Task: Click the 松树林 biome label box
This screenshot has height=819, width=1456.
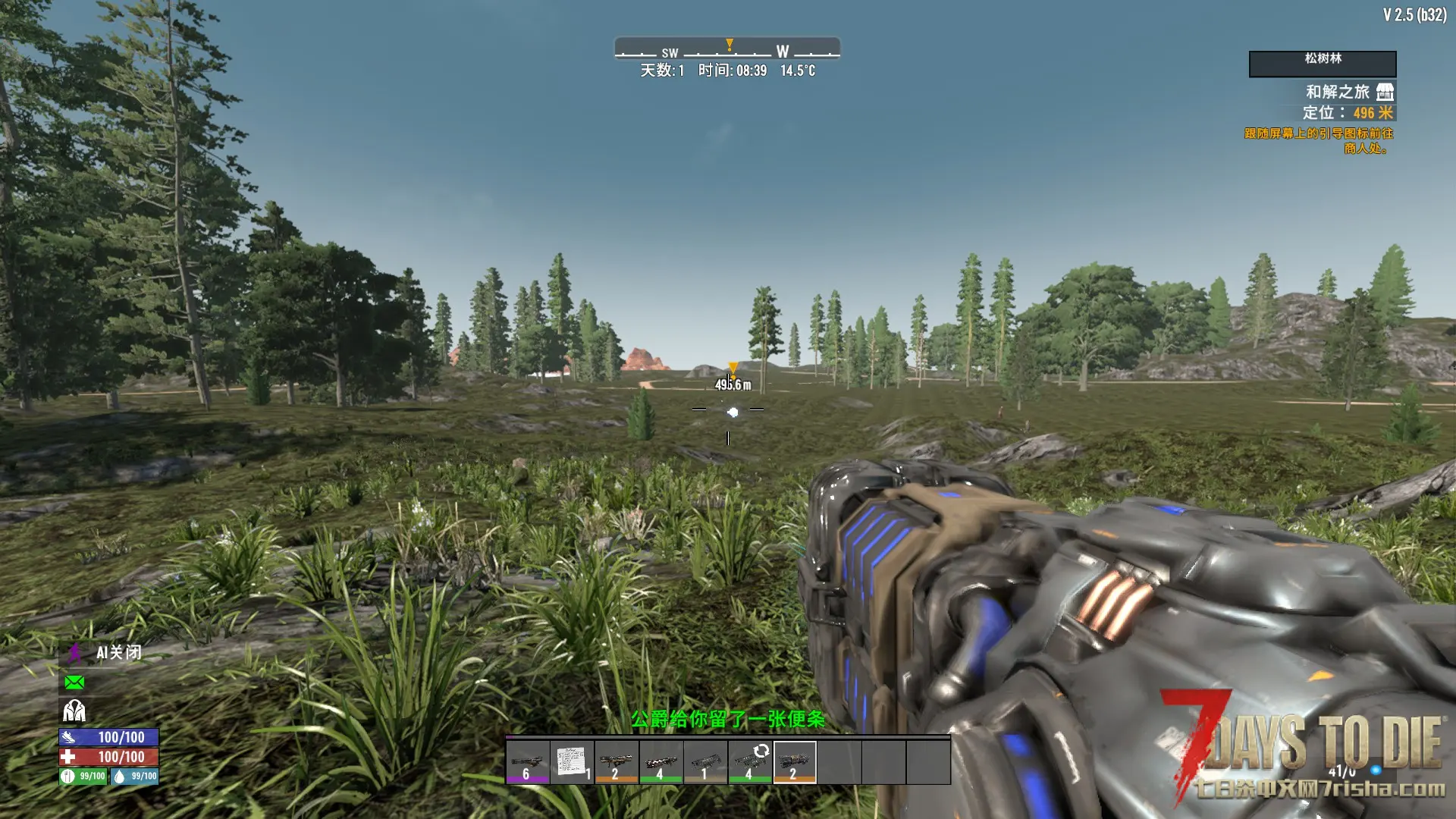Action: coord(1323,63)
